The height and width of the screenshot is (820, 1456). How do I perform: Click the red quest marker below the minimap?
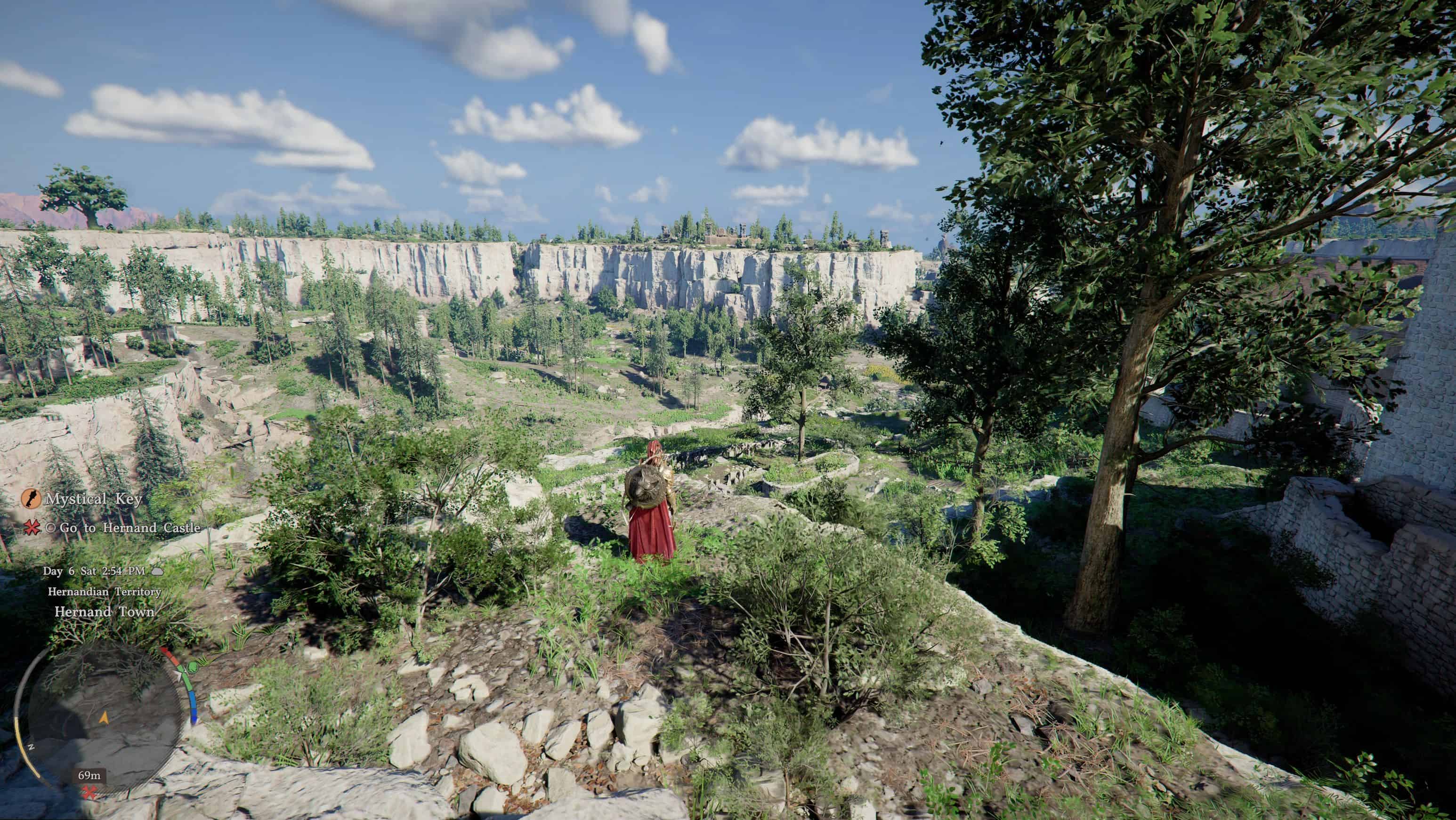89,792
